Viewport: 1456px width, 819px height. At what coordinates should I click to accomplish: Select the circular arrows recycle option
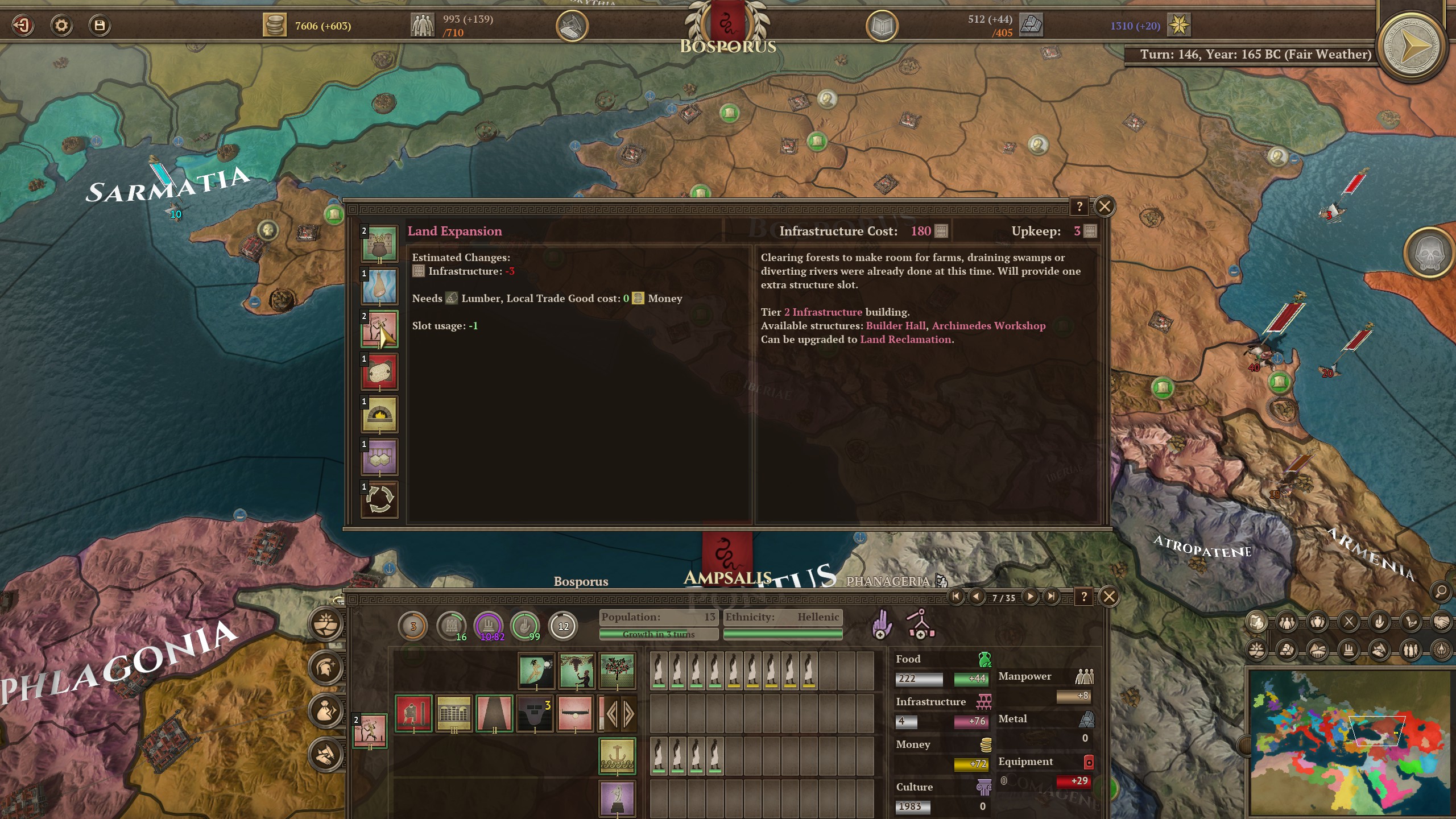379,500
